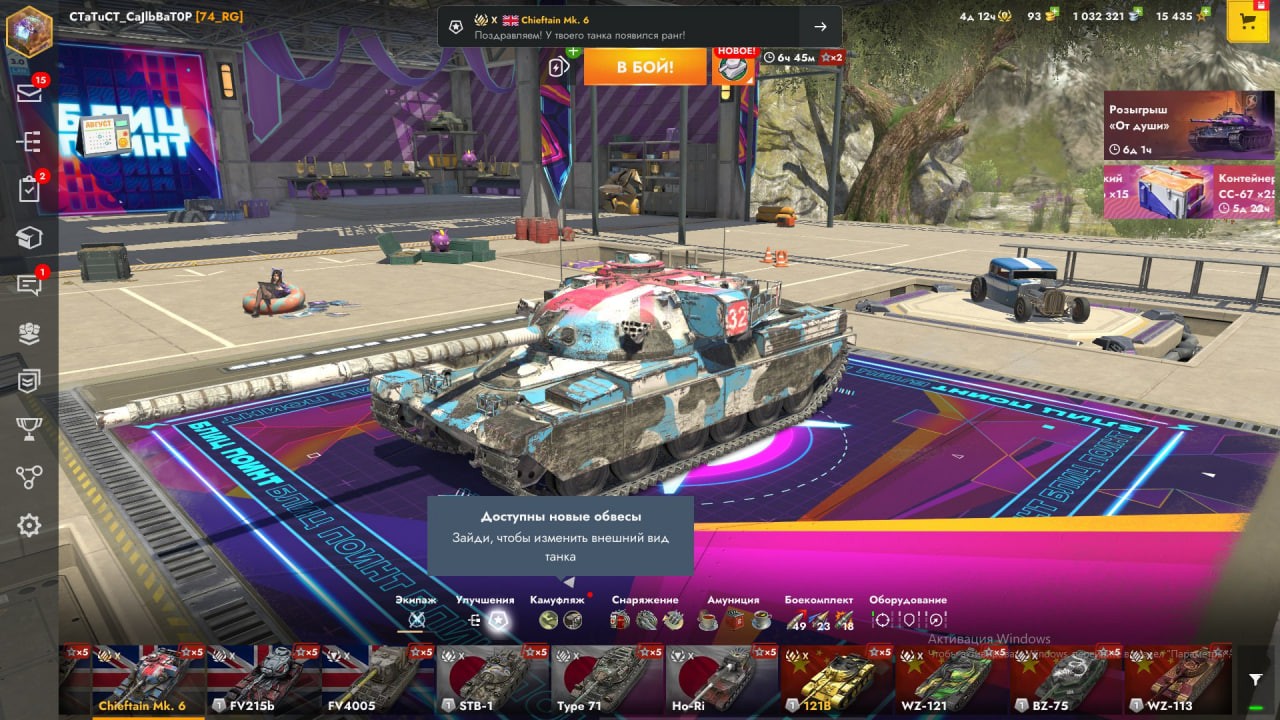
Task: Pick the golden 121B tank in the carousel
Action: [x=836, y=679]
